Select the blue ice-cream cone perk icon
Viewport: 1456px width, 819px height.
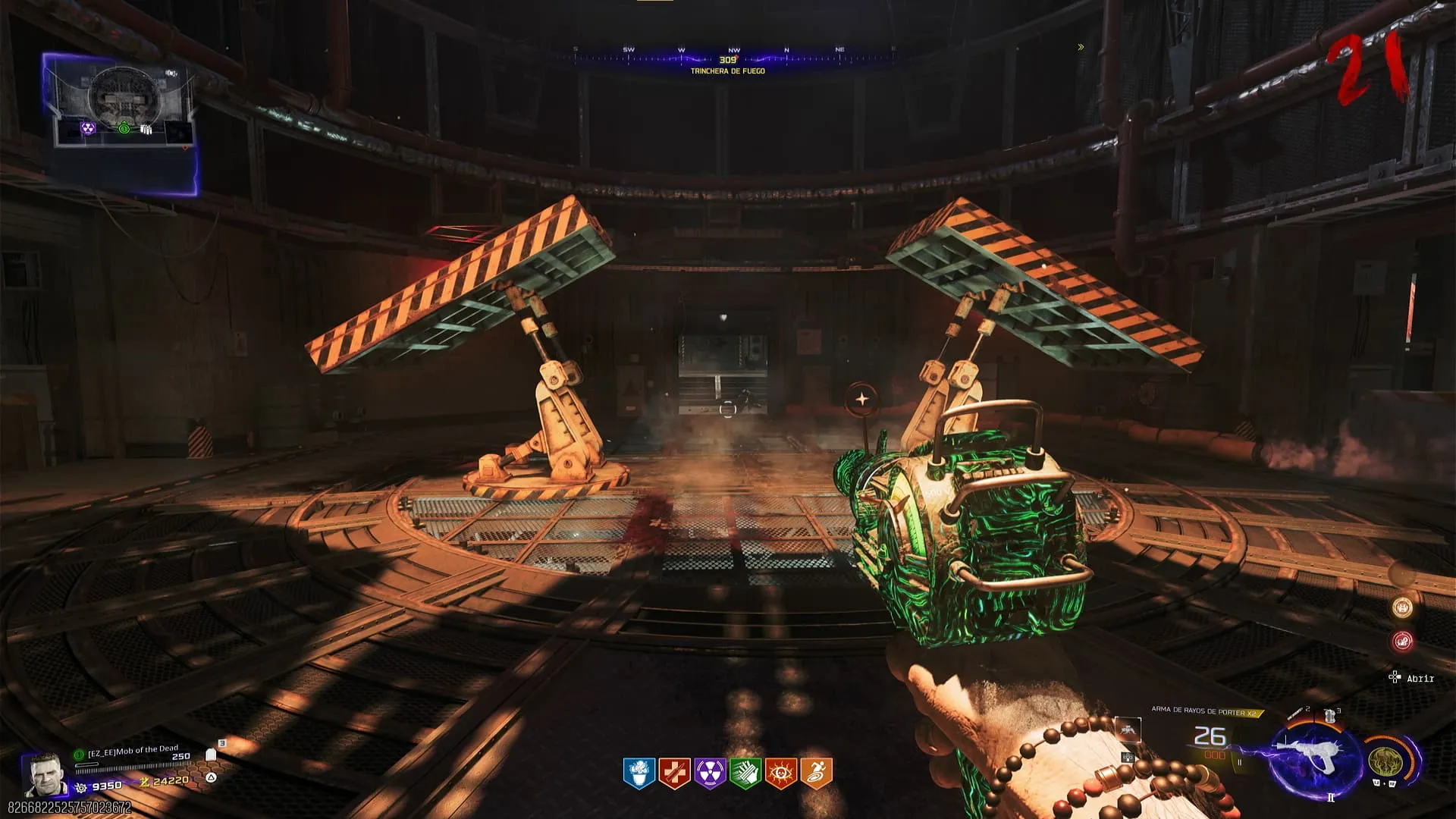[x=639, y=773]
